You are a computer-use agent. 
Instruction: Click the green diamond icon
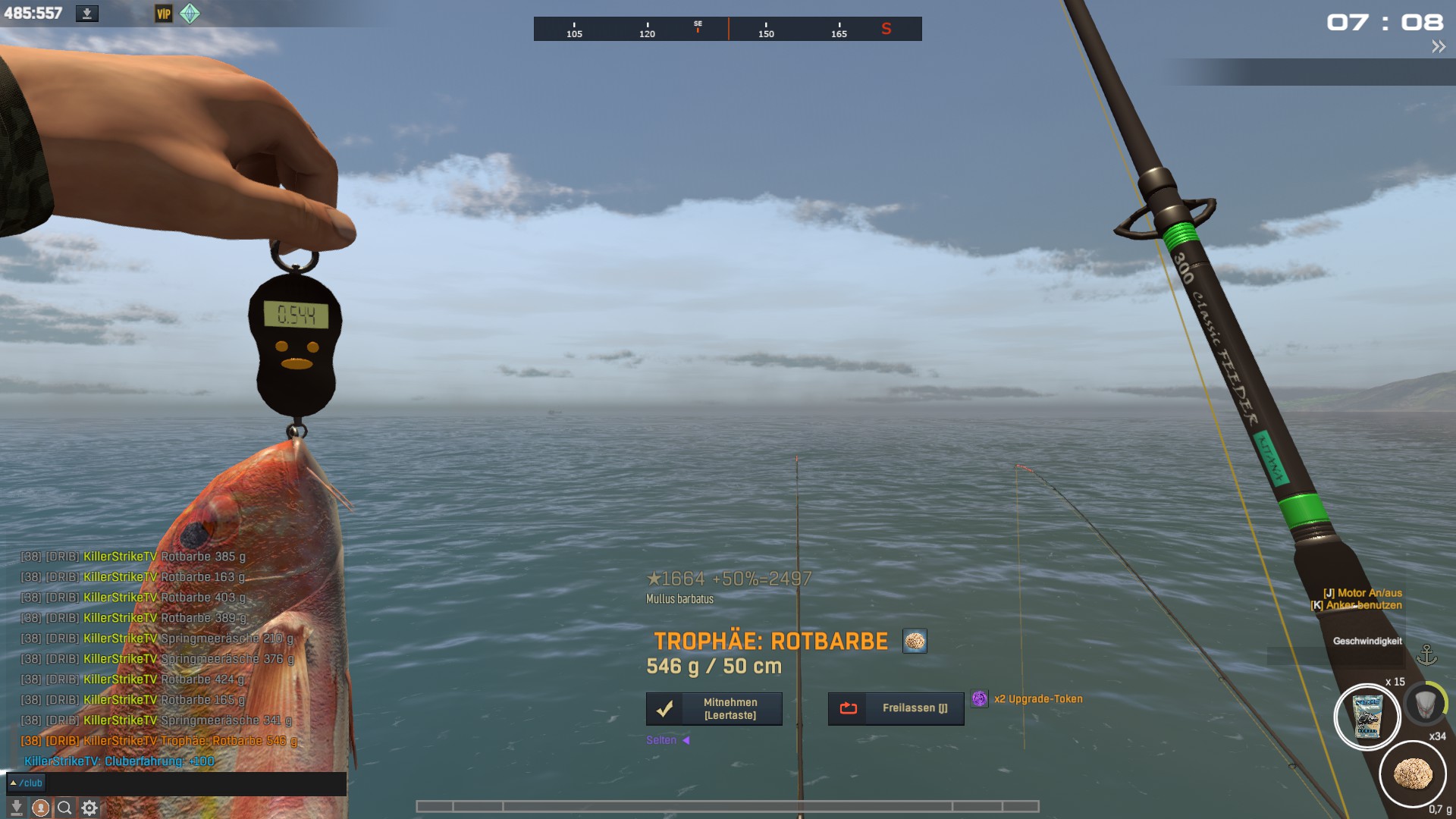tap(190, 14)
